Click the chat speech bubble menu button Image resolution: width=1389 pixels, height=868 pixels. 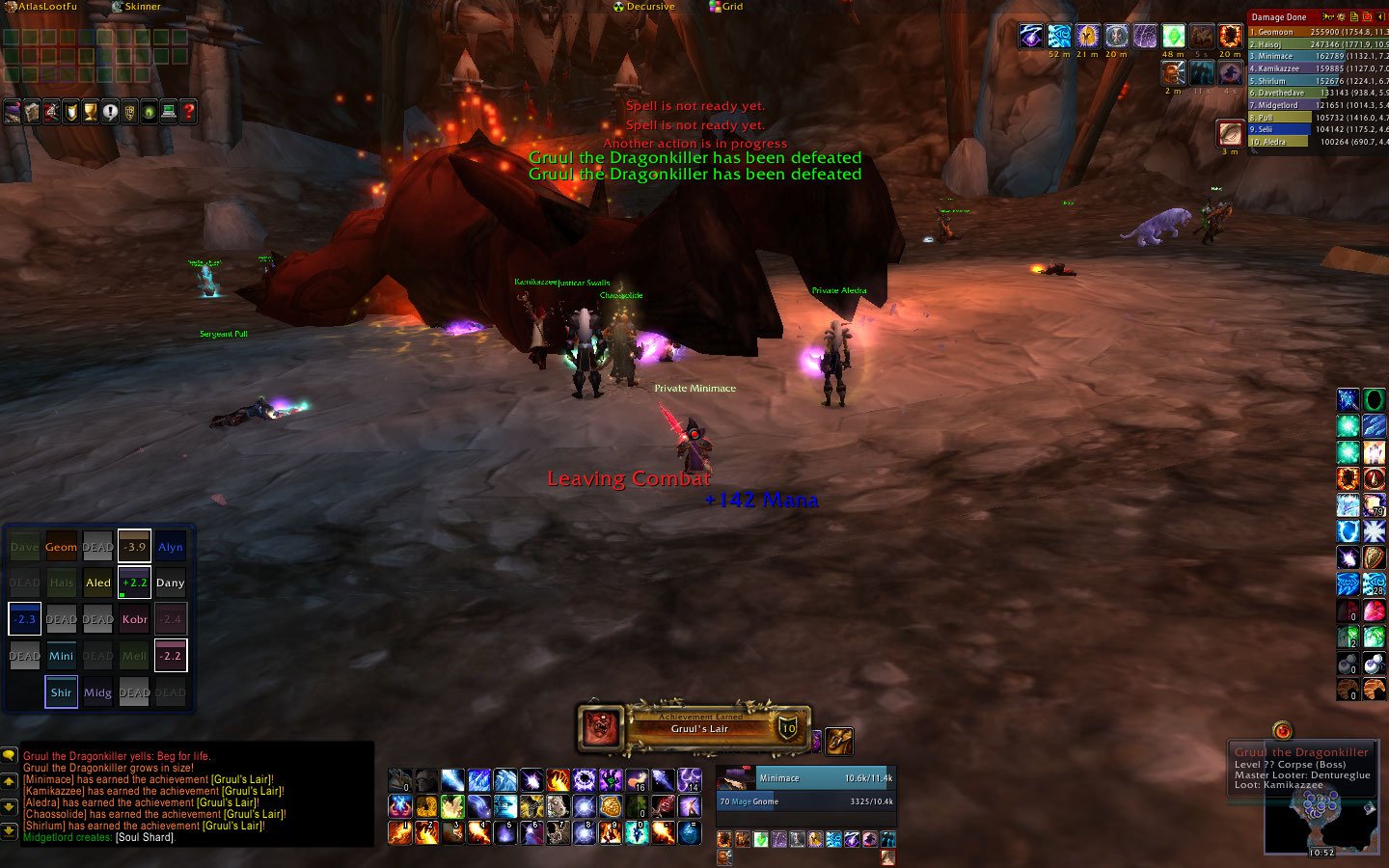tap(9, 756)
